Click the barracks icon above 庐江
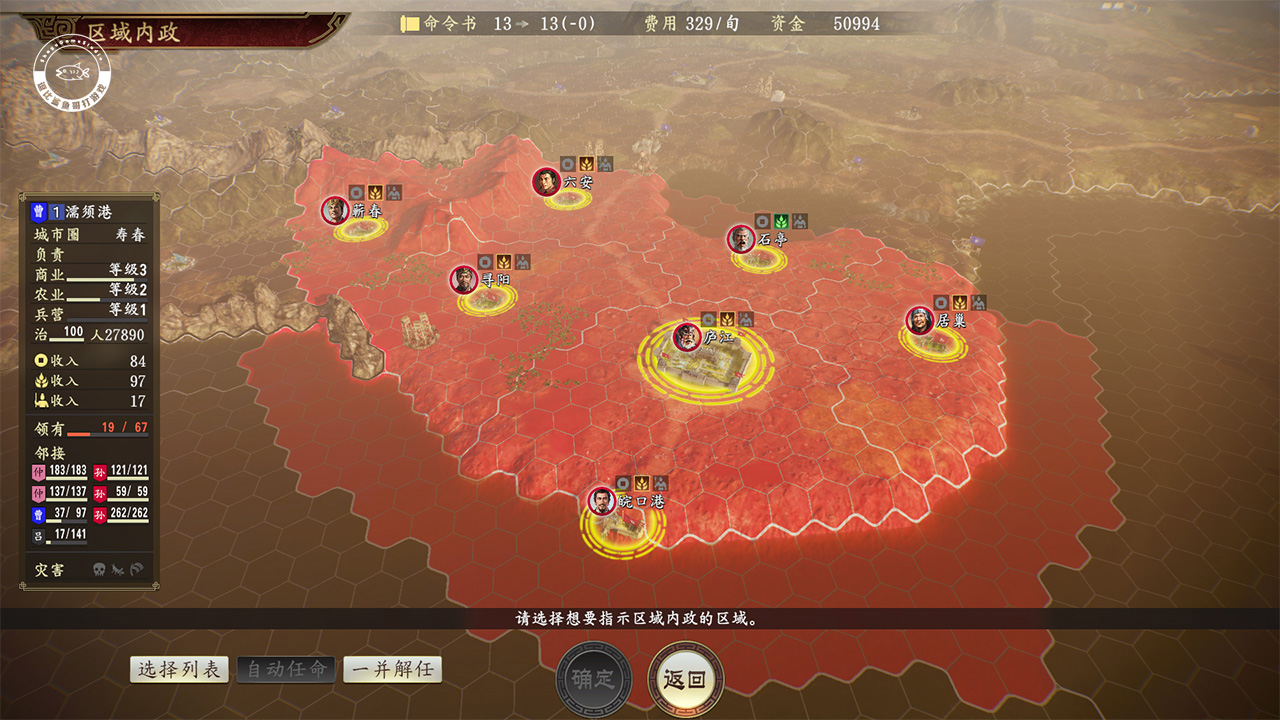The width and height of the screenshot is (1280, 720). pyautogui.click(x=745, y=319)
